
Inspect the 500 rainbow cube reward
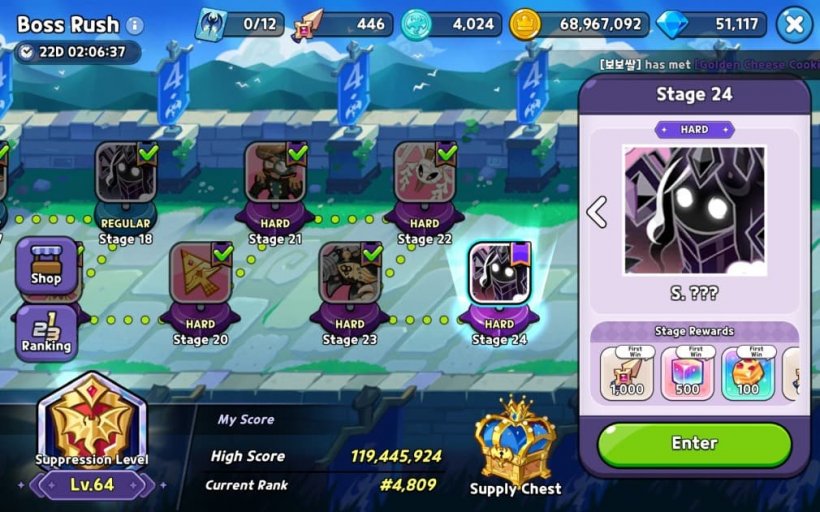(x=687, y=373)
